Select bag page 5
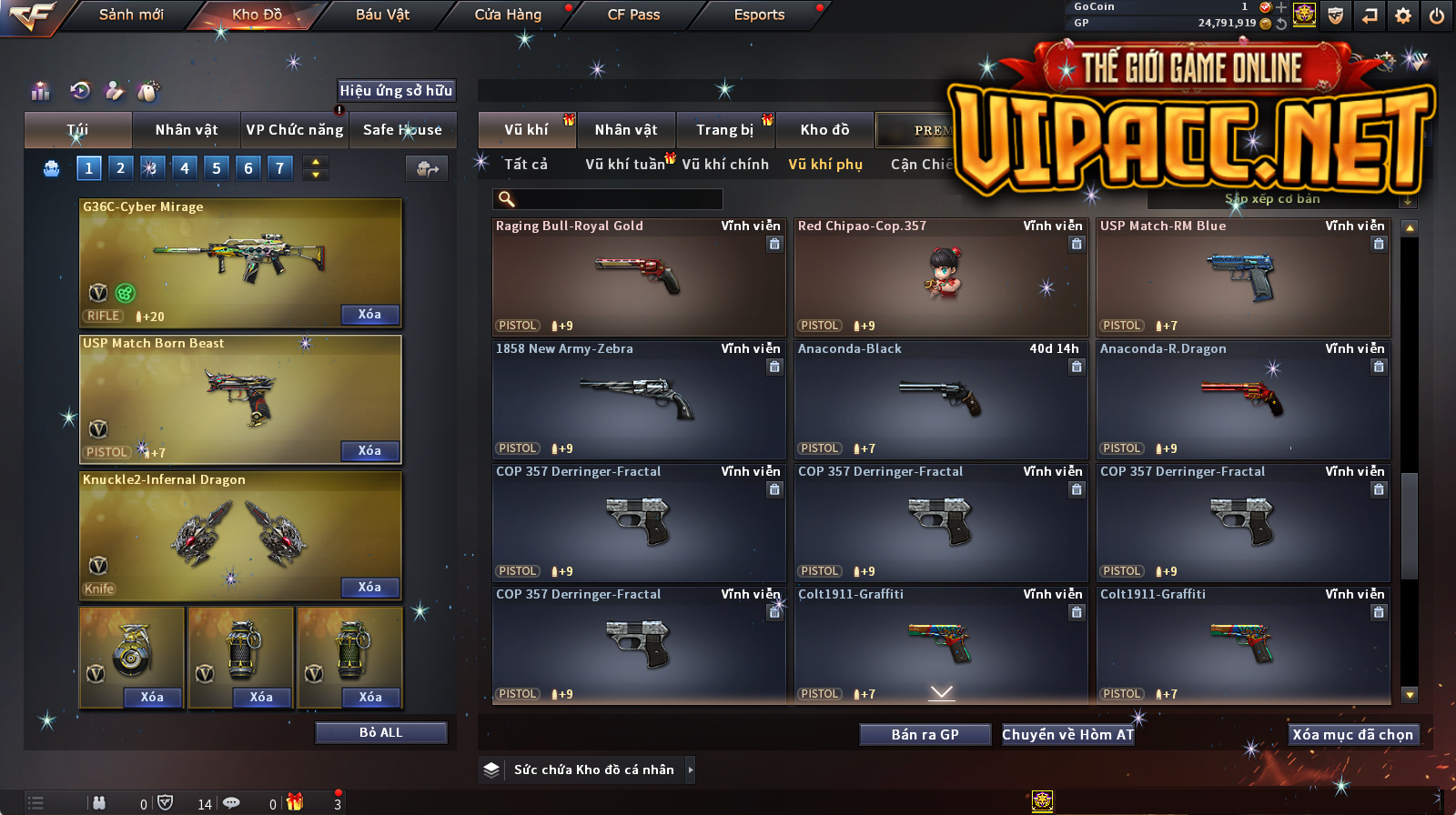 tap(217, 168)
